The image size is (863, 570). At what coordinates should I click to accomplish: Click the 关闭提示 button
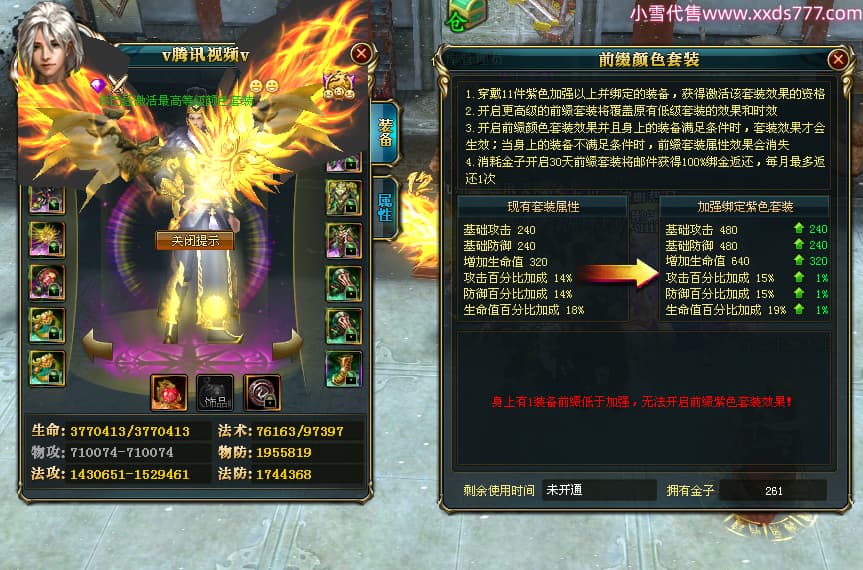point(194,240)
